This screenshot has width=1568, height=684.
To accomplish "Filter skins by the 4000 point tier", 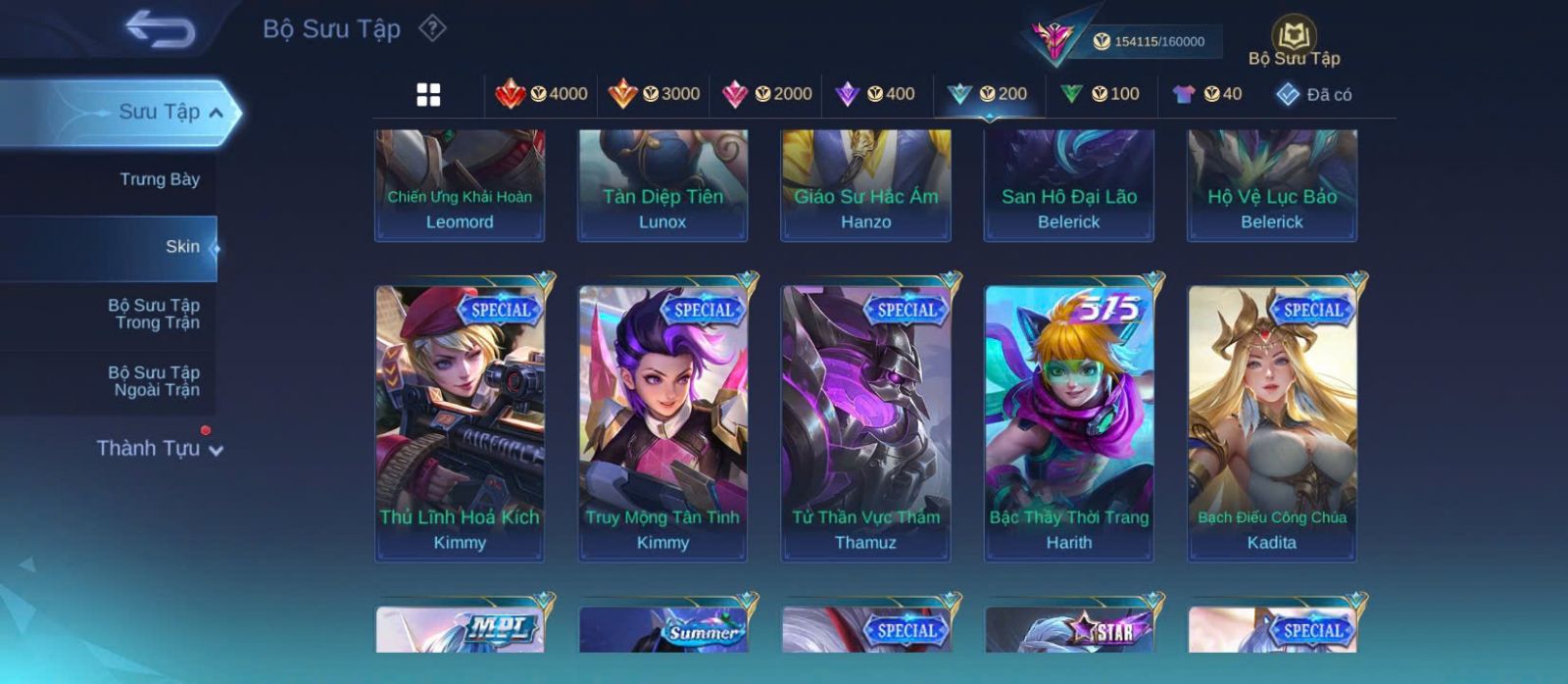I will coord(541,94).
